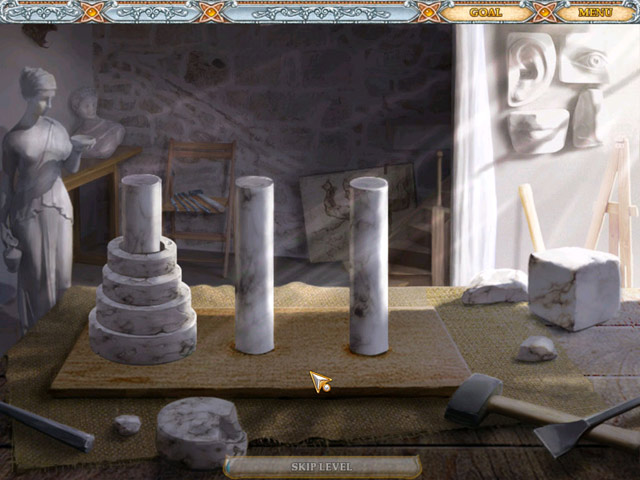640x480 pixels.
Task: Choose the empty middle marble peg
Action: [x=254, y=265]
